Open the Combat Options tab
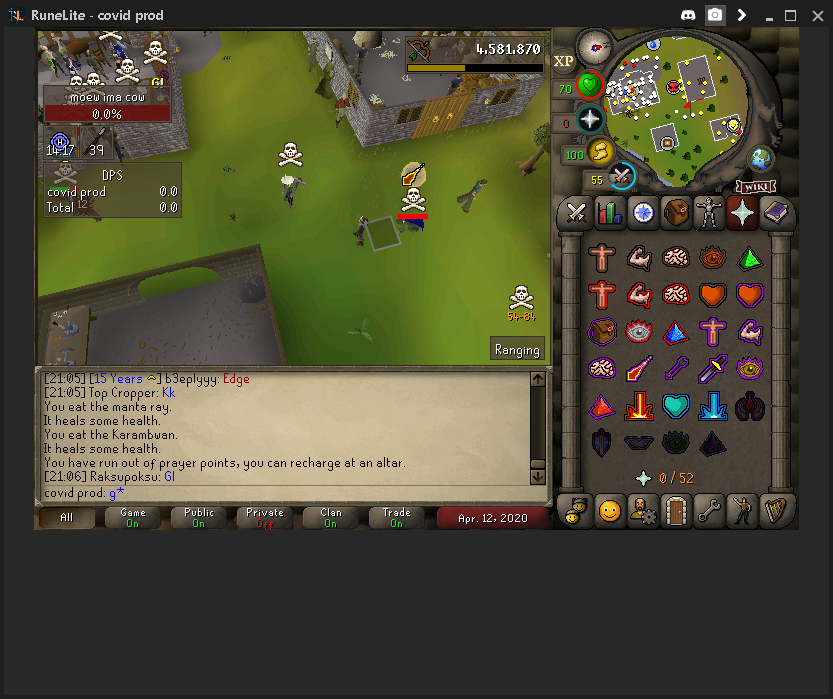Screen dimensions: 833x699 click(576, 212)
